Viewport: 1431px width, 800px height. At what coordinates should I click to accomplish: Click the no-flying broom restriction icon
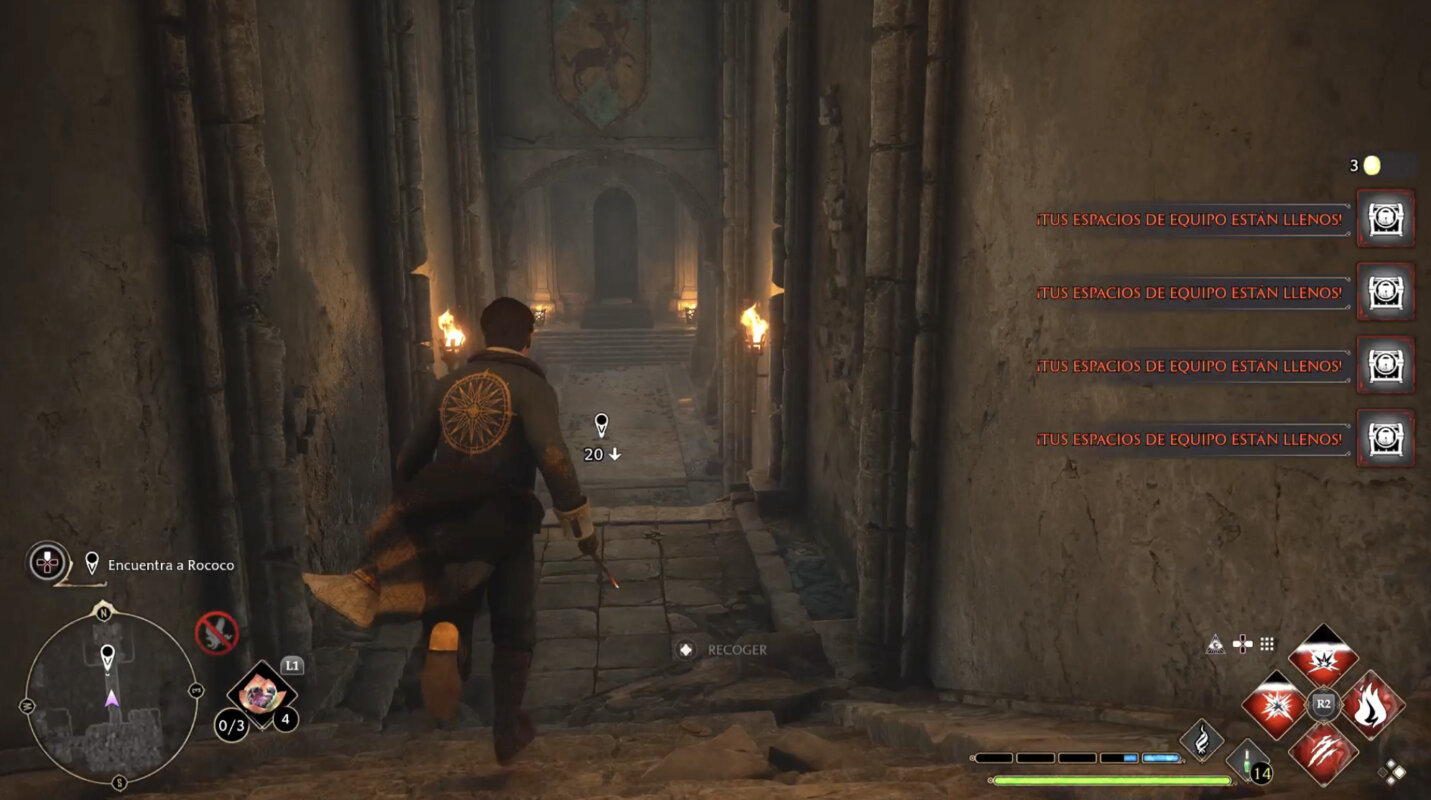[216, 633]
